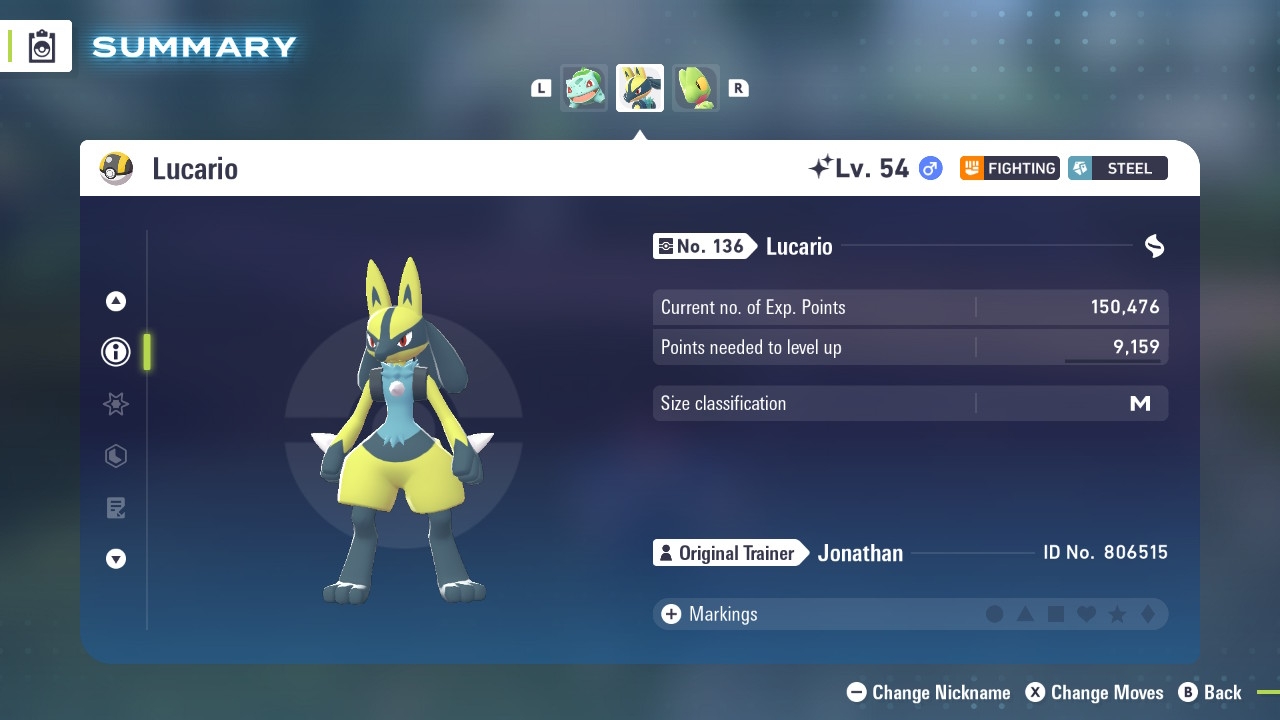Click the down arrow page selector
This screenshot has height=720, width=1280.
pyautogui.click(x=116, y=559)
